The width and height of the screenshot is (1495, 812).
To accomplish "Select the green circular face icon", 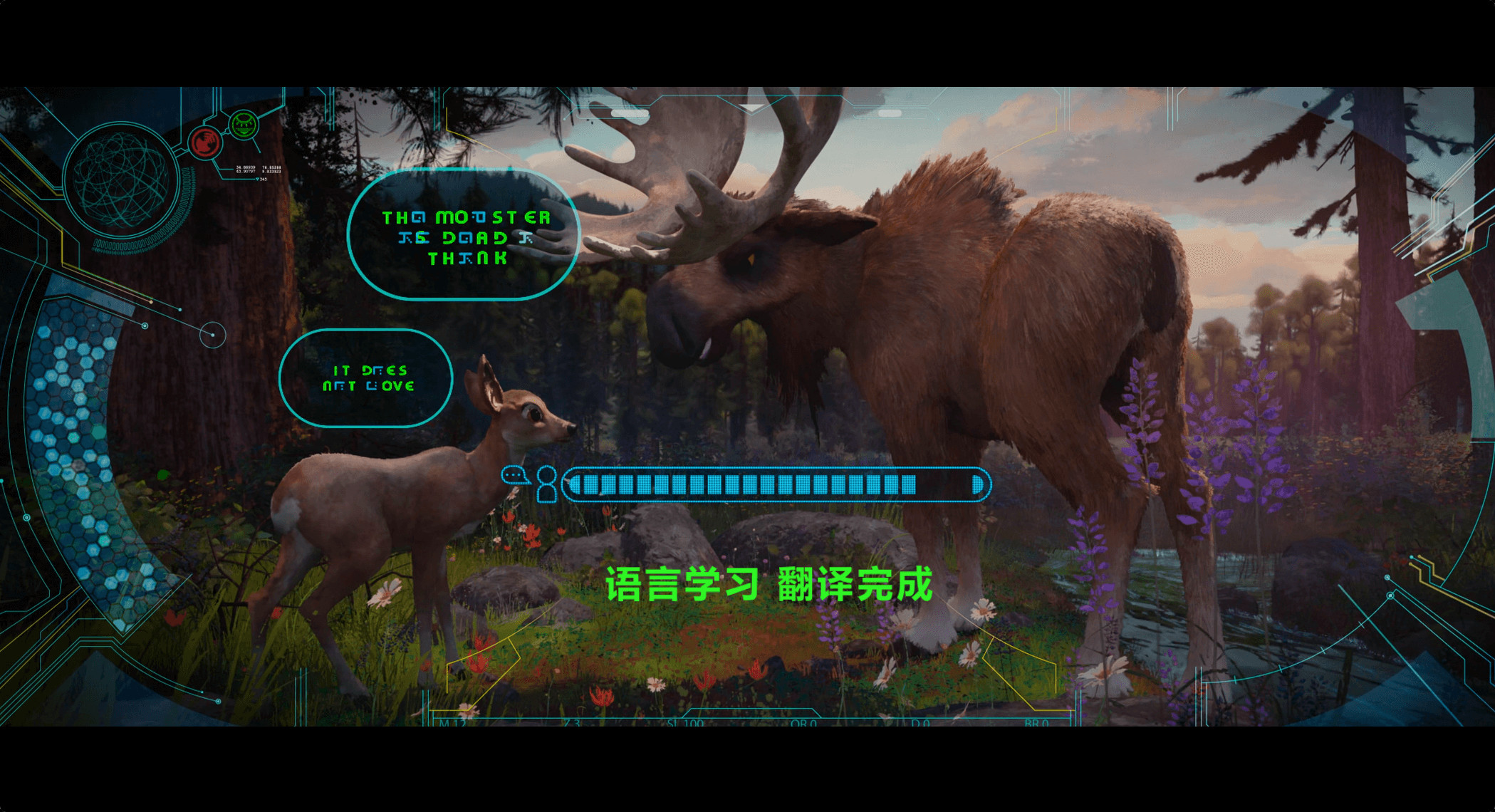I will click(243, 125).
